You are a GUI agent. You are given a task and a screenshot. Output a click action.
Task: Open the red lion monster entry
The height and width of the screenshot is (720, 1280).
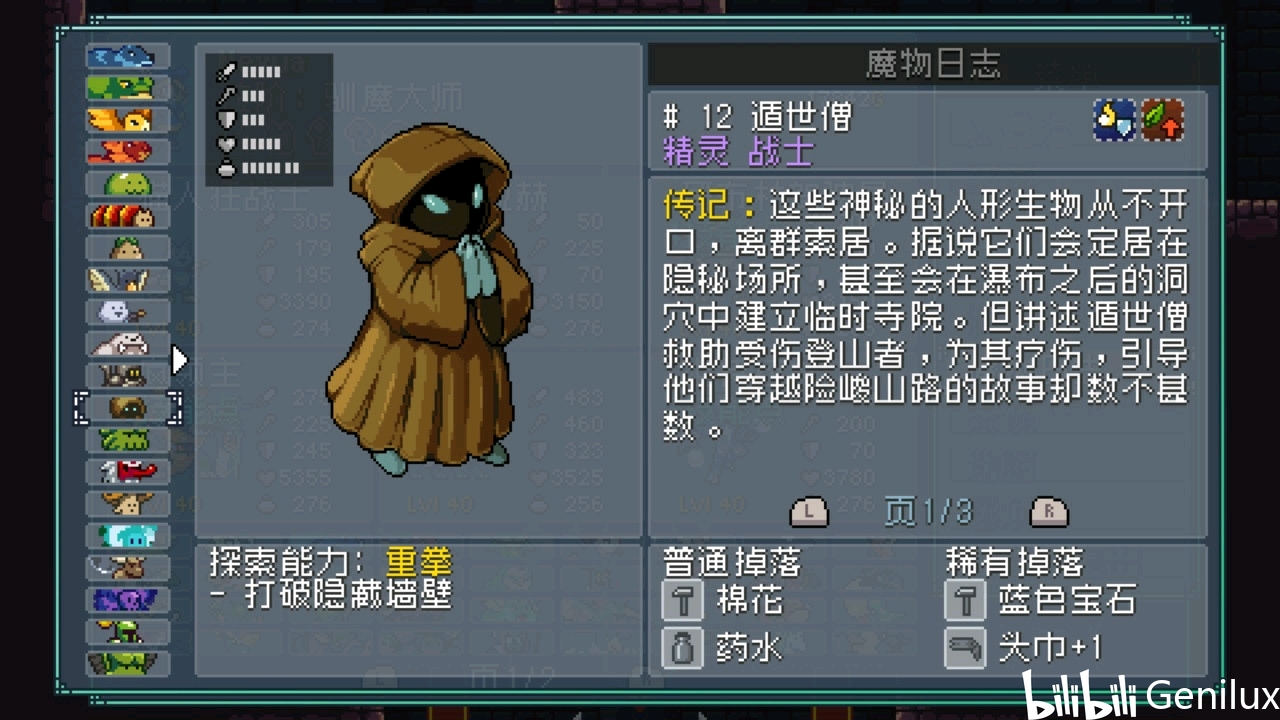(x=127, y=152)
